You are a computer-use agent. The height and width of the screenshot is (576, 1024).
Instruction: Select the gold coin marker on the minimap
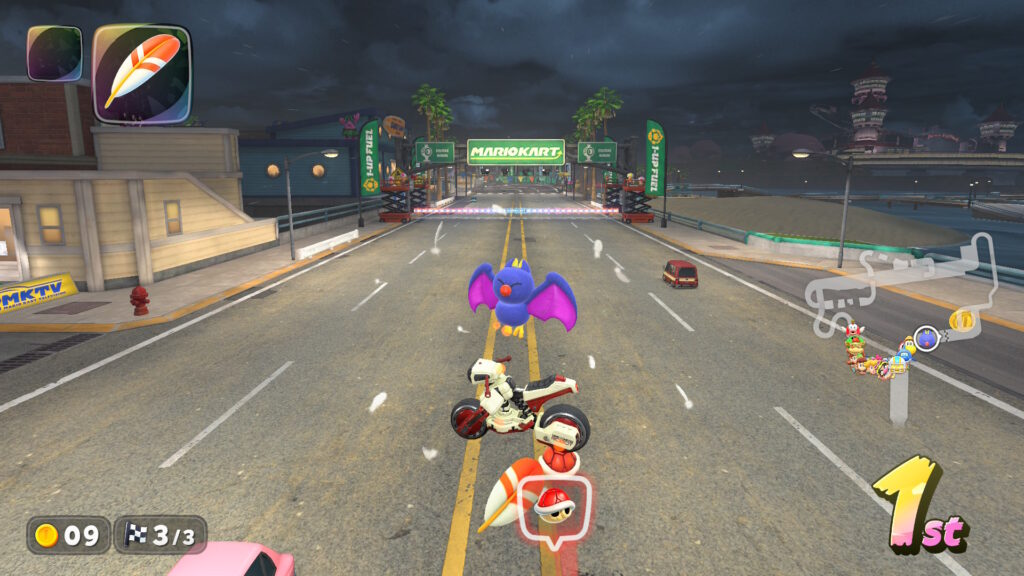point(961,320)
